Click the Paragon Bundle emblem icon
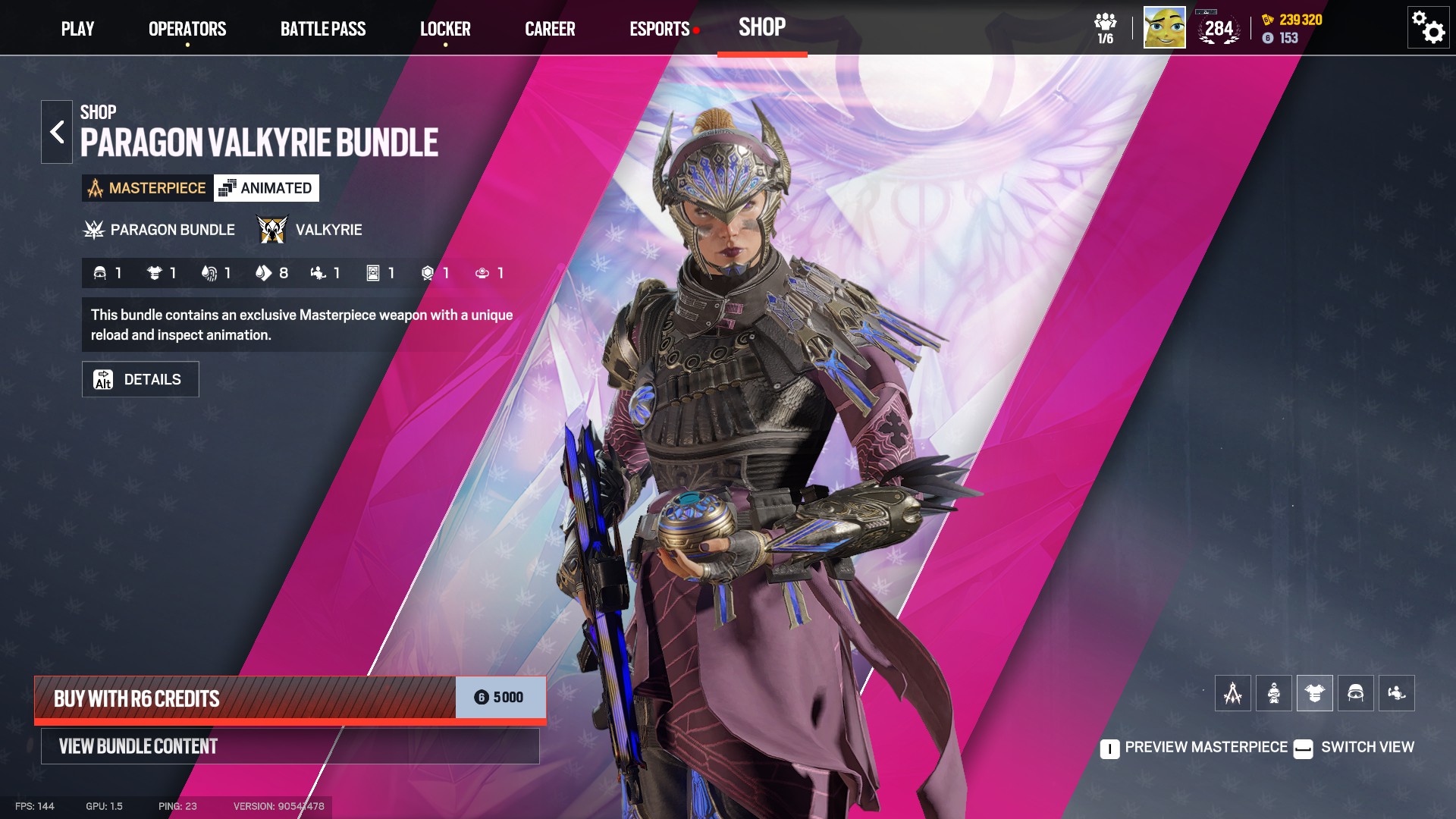The image size is (1456, 819). coord(93,228)
